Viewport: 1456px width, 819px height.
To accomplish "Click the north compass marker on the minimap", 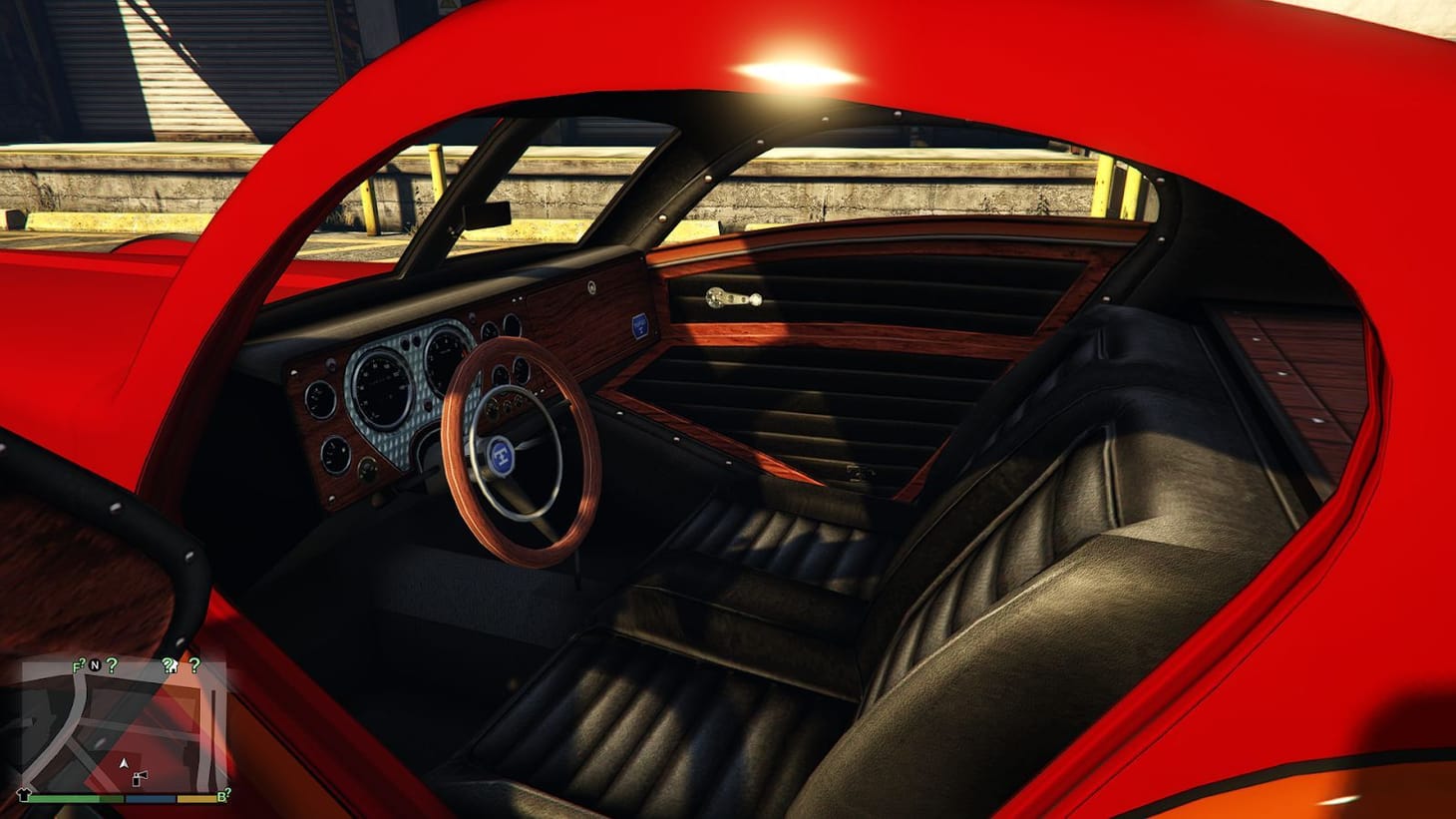I will tap(95, 664).
